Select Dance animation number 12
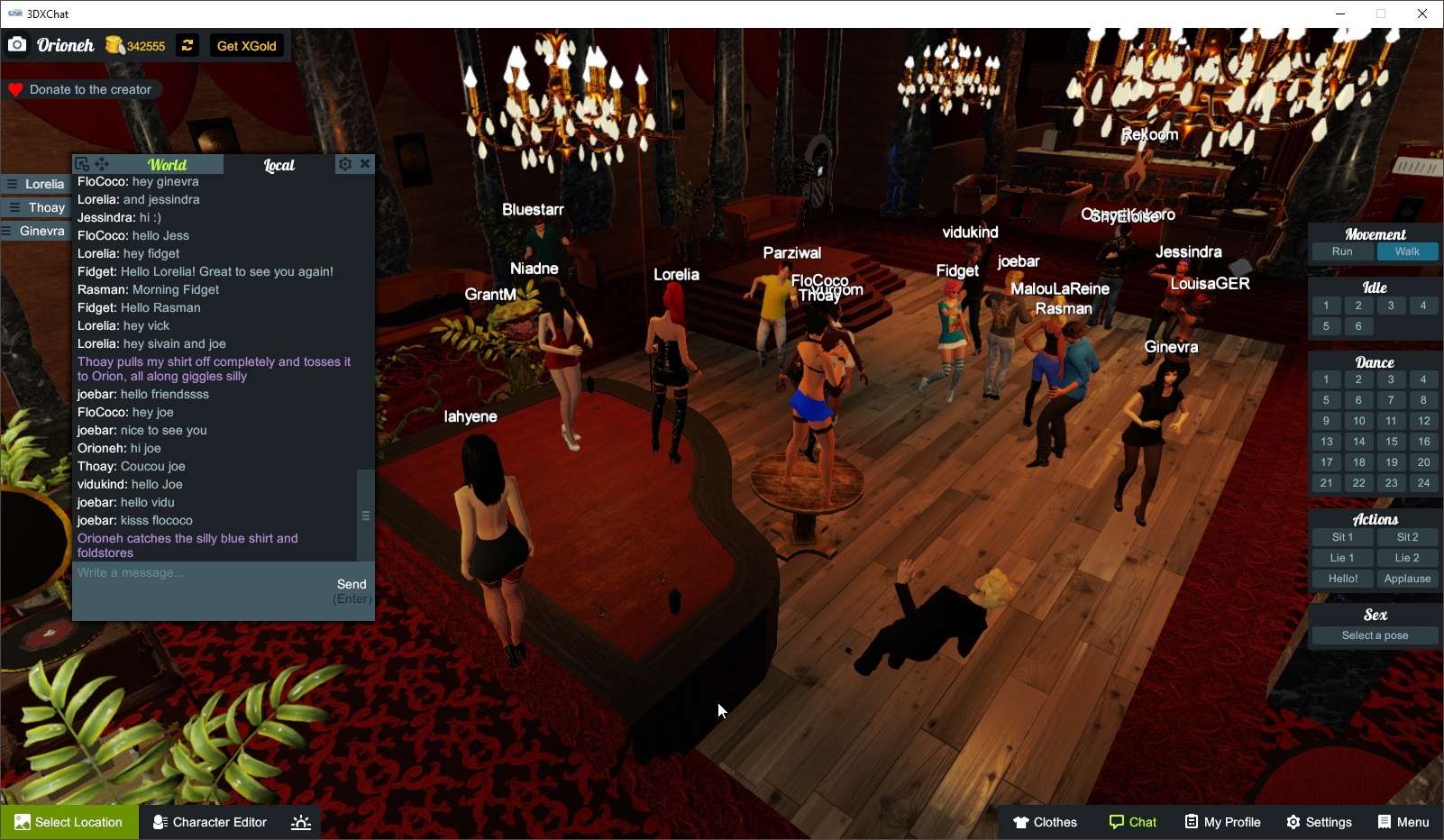1444x840 pixels. (1424, 421)
